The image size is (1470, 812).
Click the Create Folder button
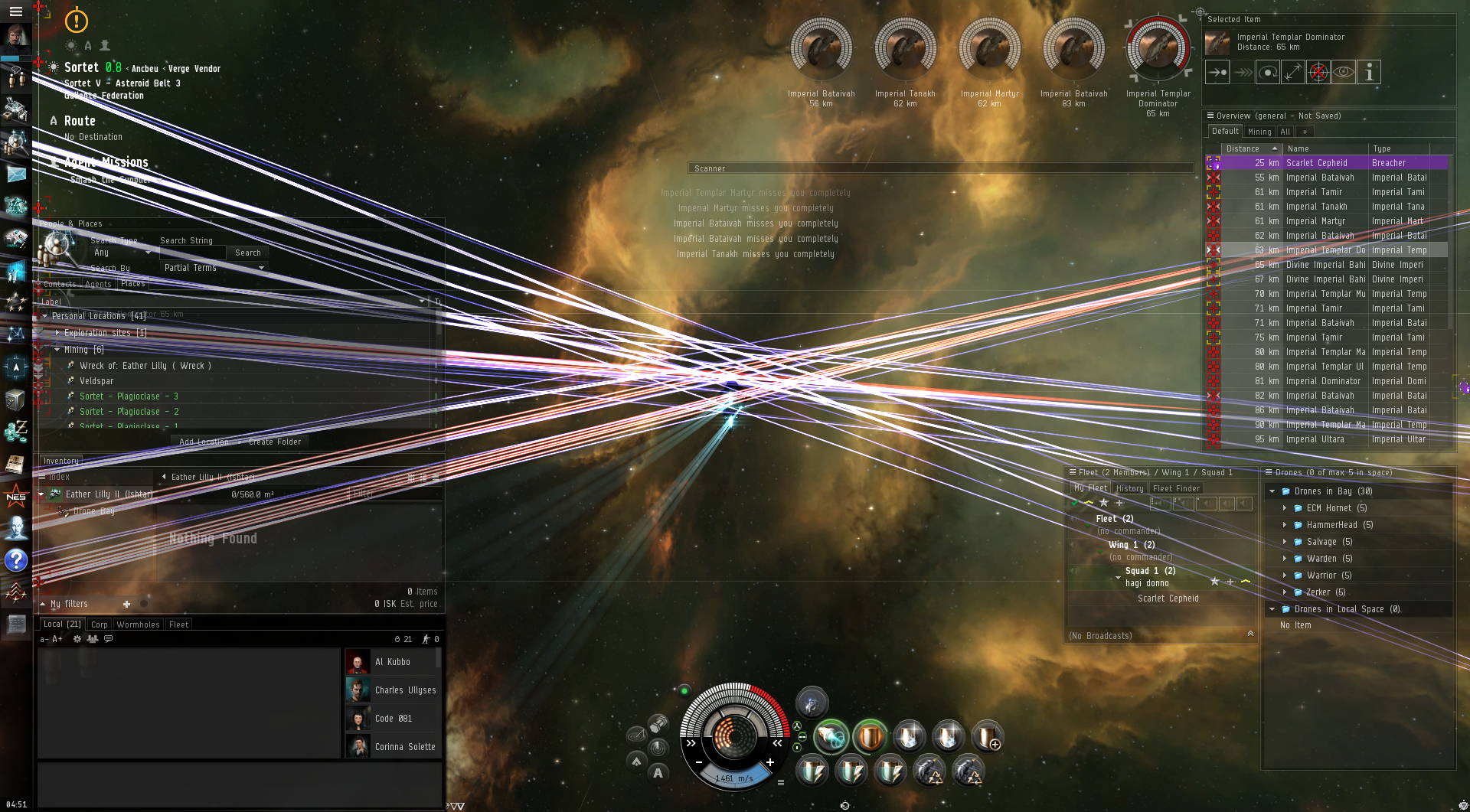point(275,442)
